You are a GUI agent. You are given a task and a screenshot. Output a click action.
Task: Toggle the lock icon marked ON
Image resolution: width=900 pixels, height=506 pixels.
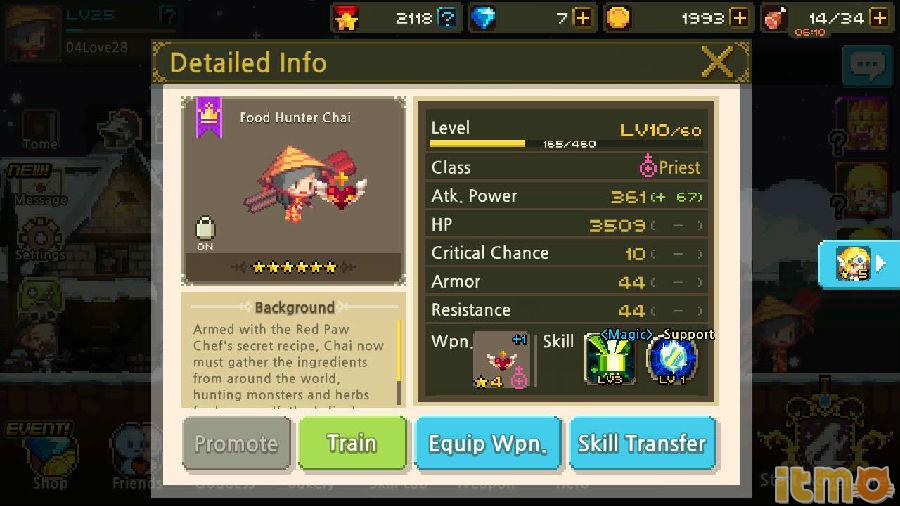[x=205, y=231]
